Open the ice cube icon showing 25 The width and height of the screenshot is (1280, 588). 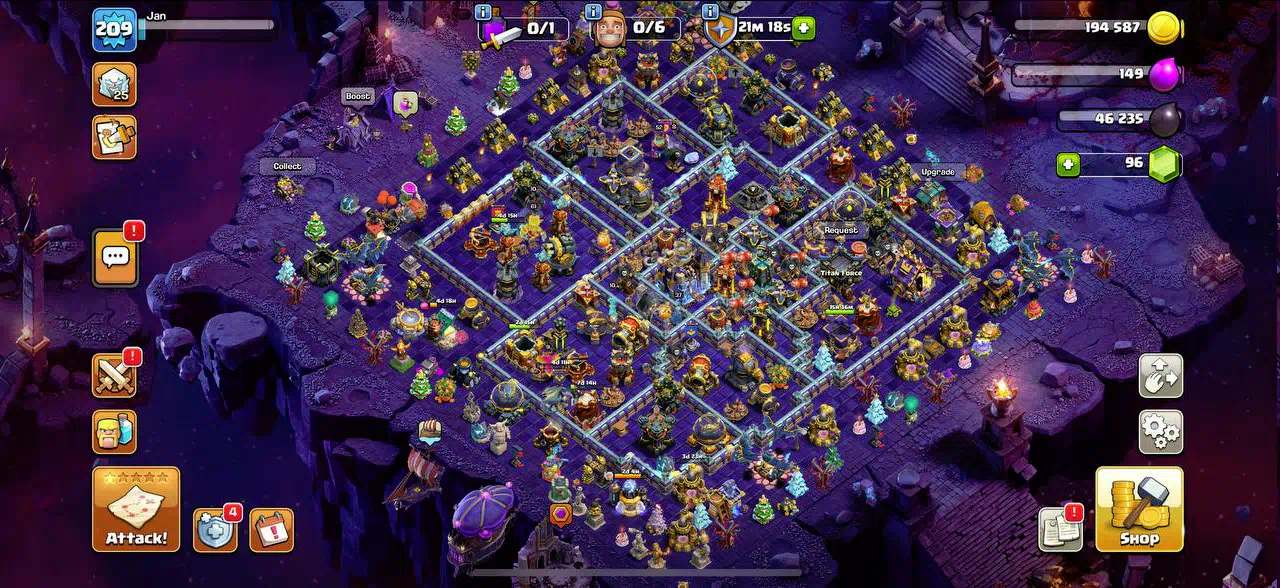coord(114,84)
